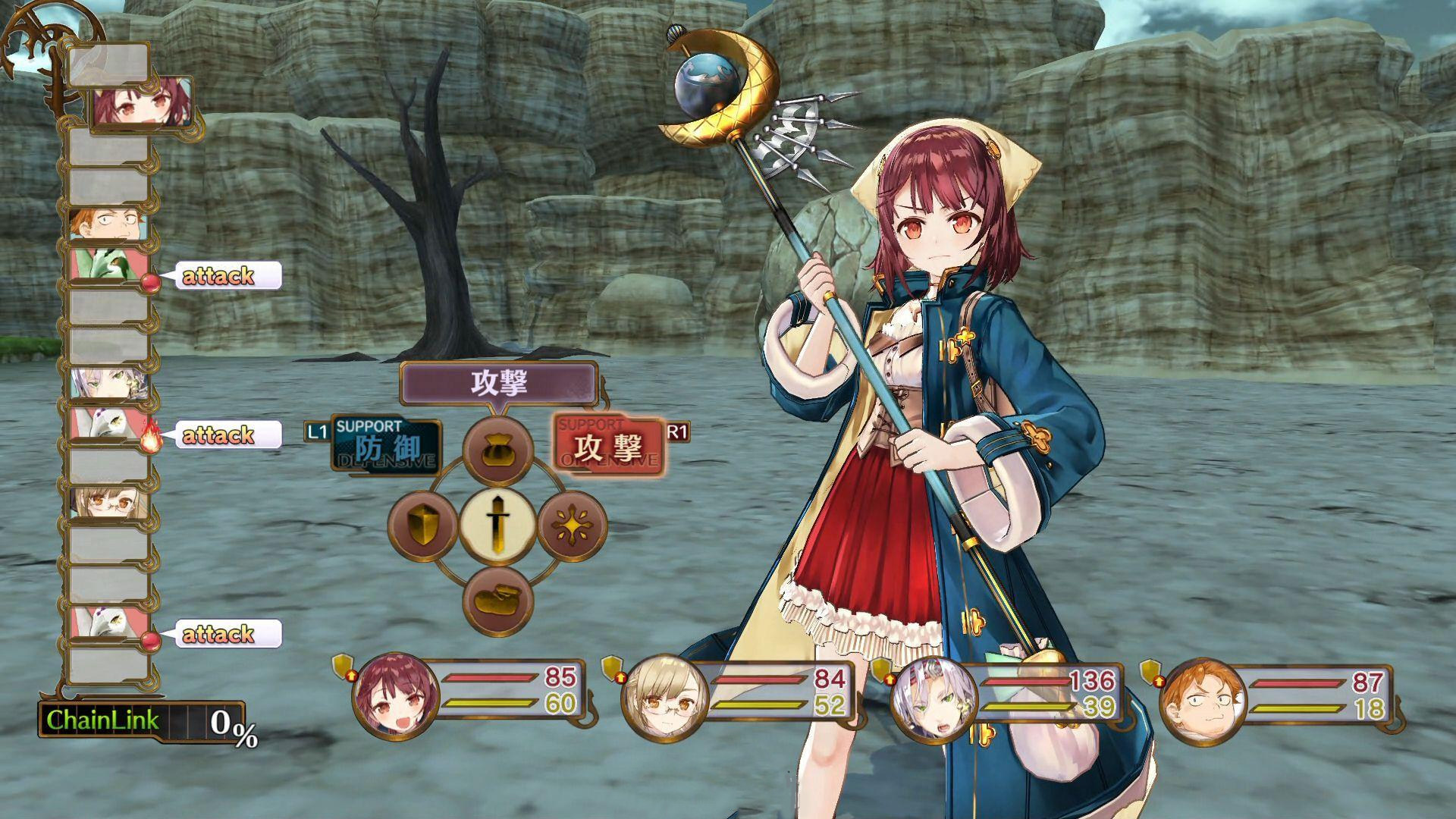Click the red-haired girl's turn order portrait
The image size is (1456, 819).
tap(142, 104)
